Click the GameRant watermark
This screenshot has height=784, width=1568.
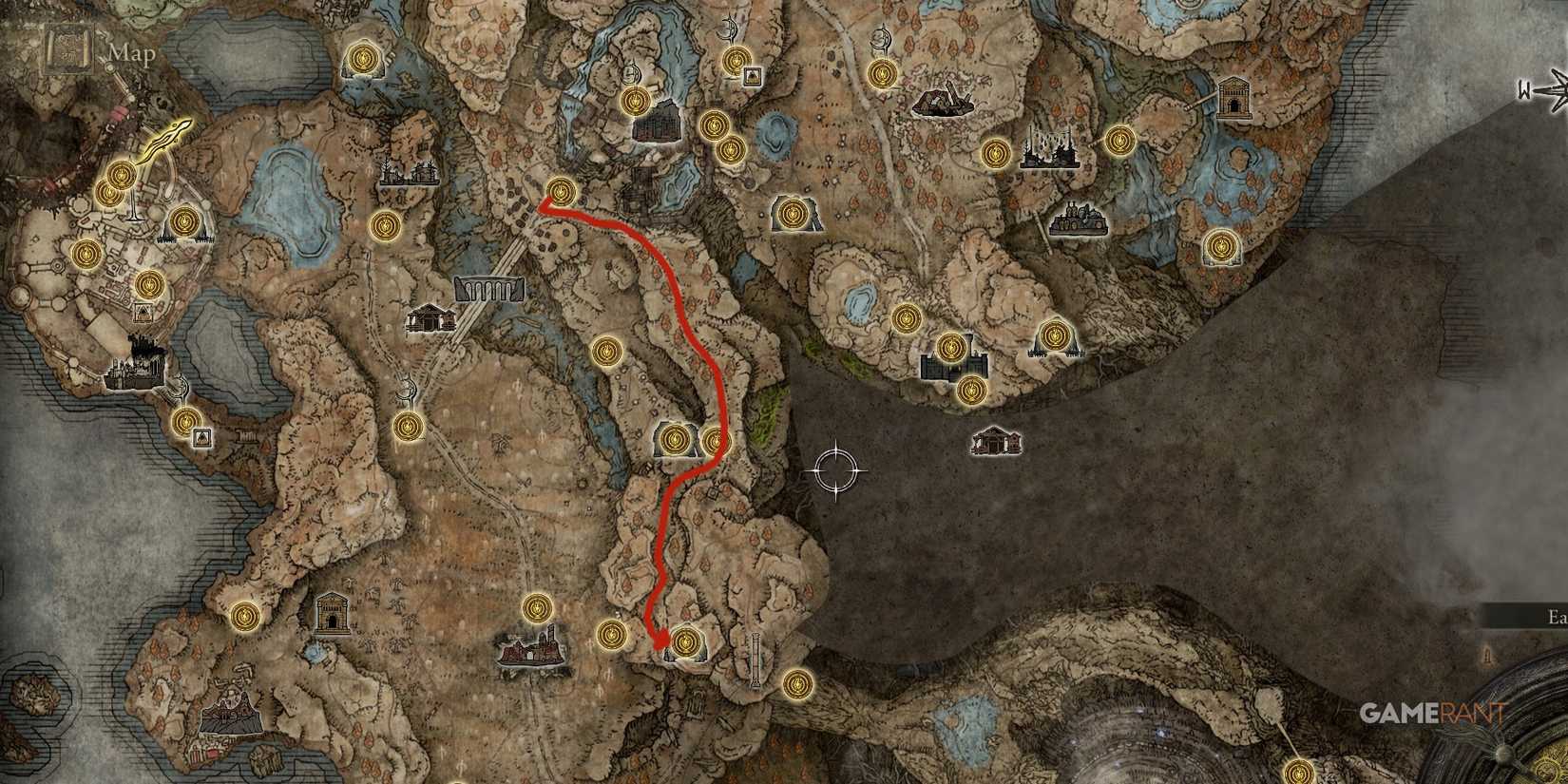point(1430,711)
